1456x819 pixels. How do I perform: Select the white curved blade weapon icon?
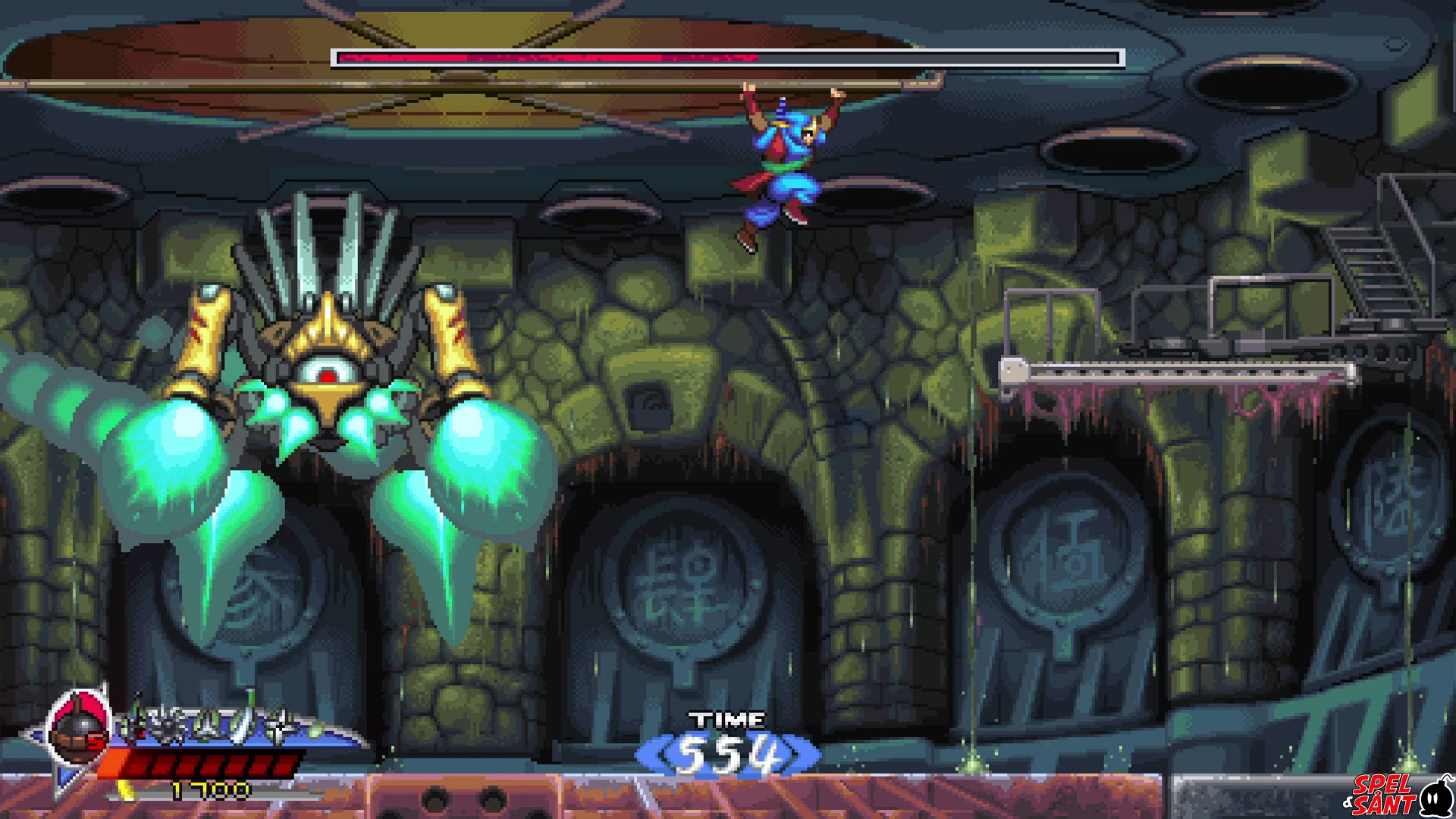244,719
